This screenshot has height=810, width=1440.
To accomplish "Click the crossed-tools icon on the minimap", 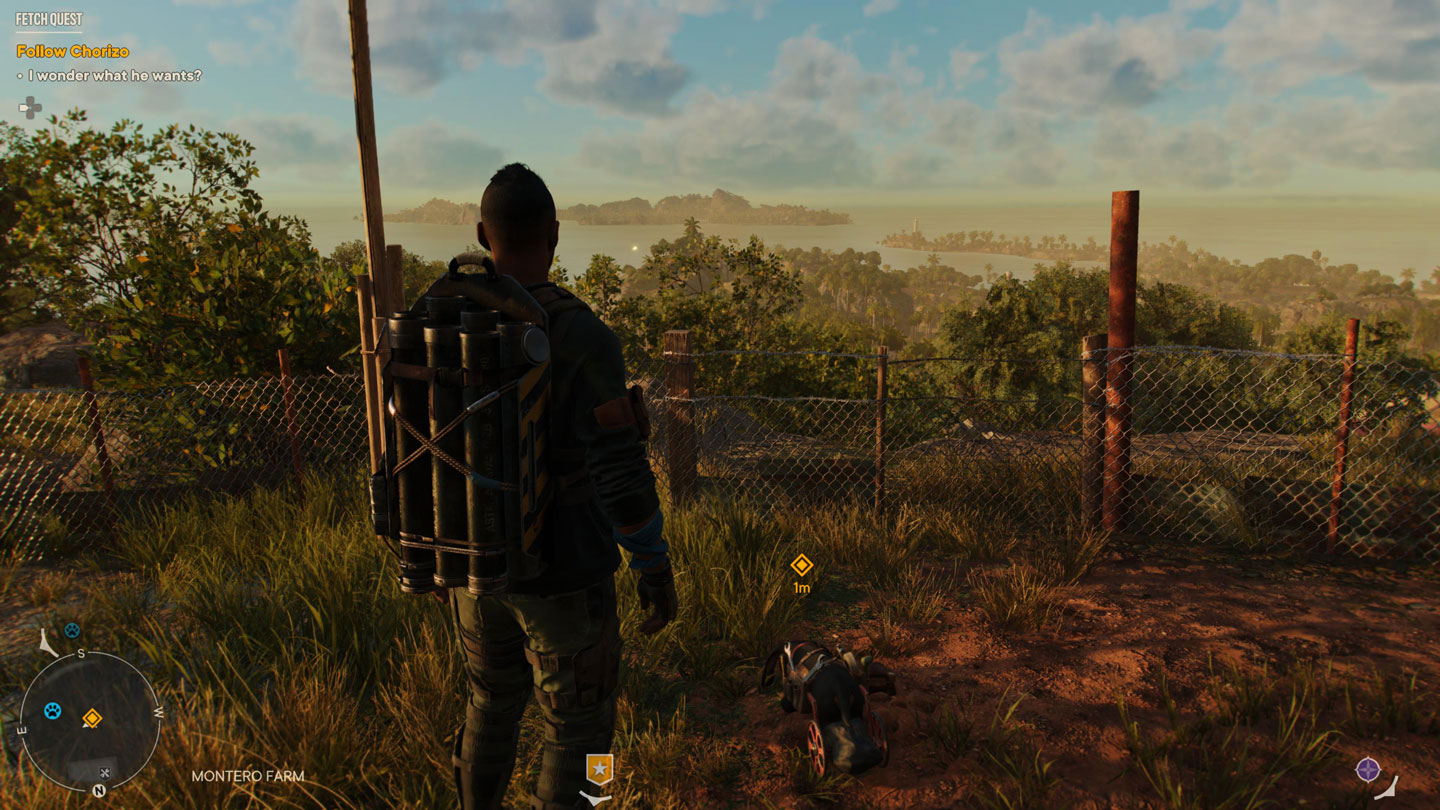I will click(x=103, y=772).
